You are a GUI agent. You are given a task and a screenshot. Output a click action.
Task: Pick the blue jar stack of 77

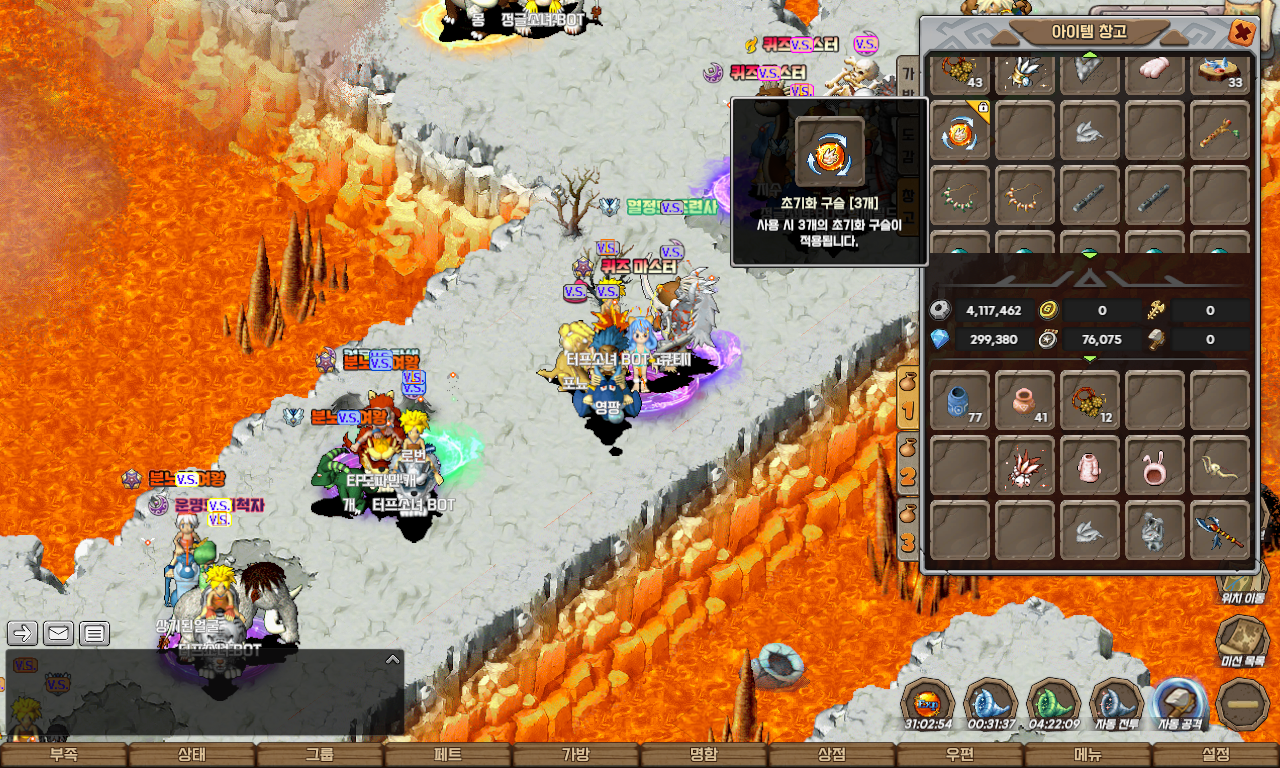[x=961, y=400]
